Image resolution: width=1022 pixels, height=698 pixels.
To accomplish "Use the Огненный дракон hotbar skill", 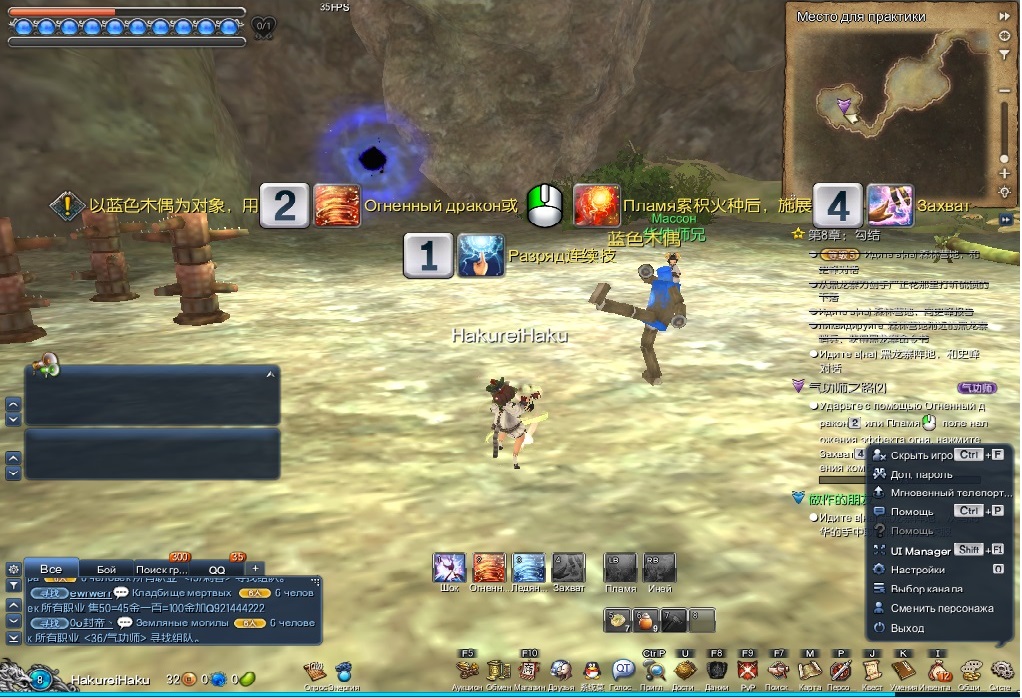I will point(489,568).
